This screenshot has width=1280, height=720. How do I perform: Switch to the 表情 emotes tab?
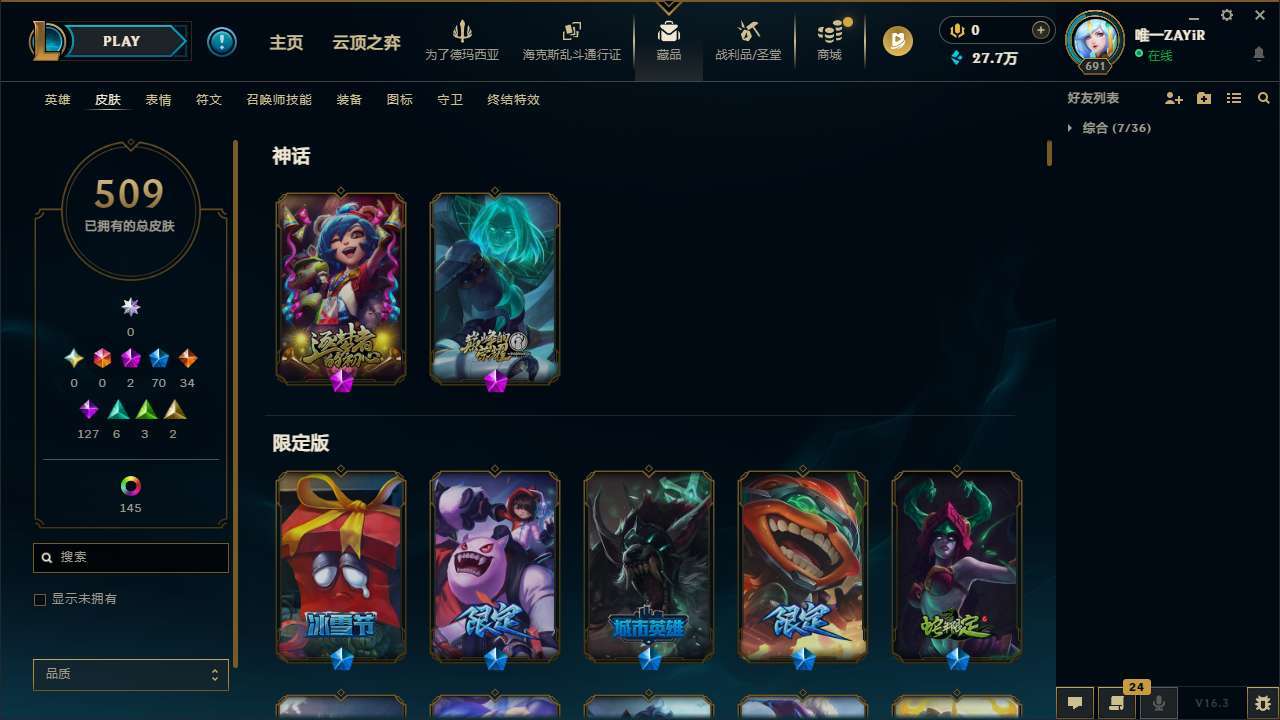click(157, 100)
